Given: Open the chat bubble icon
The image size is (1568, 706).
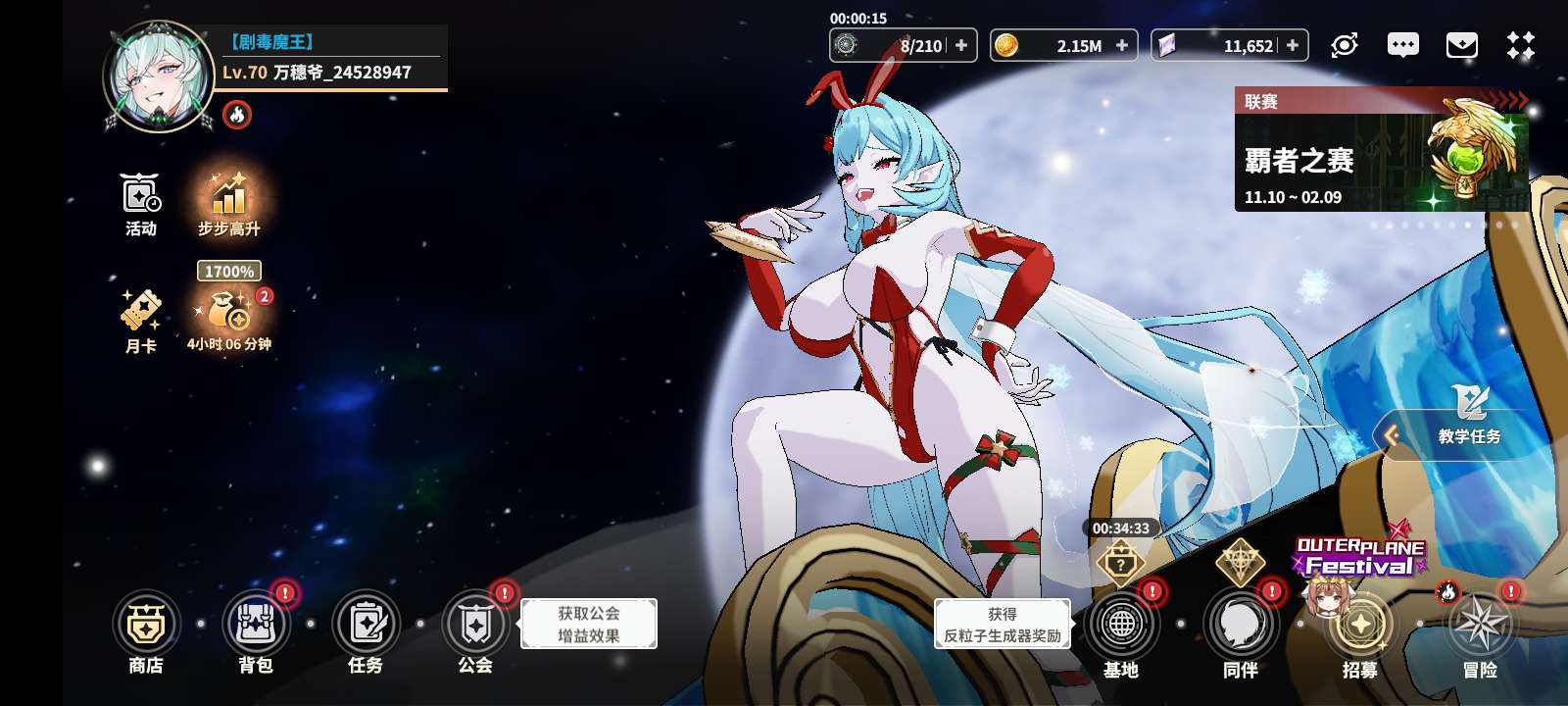Looking at the screenshot, I should (x=1402, y=45).
